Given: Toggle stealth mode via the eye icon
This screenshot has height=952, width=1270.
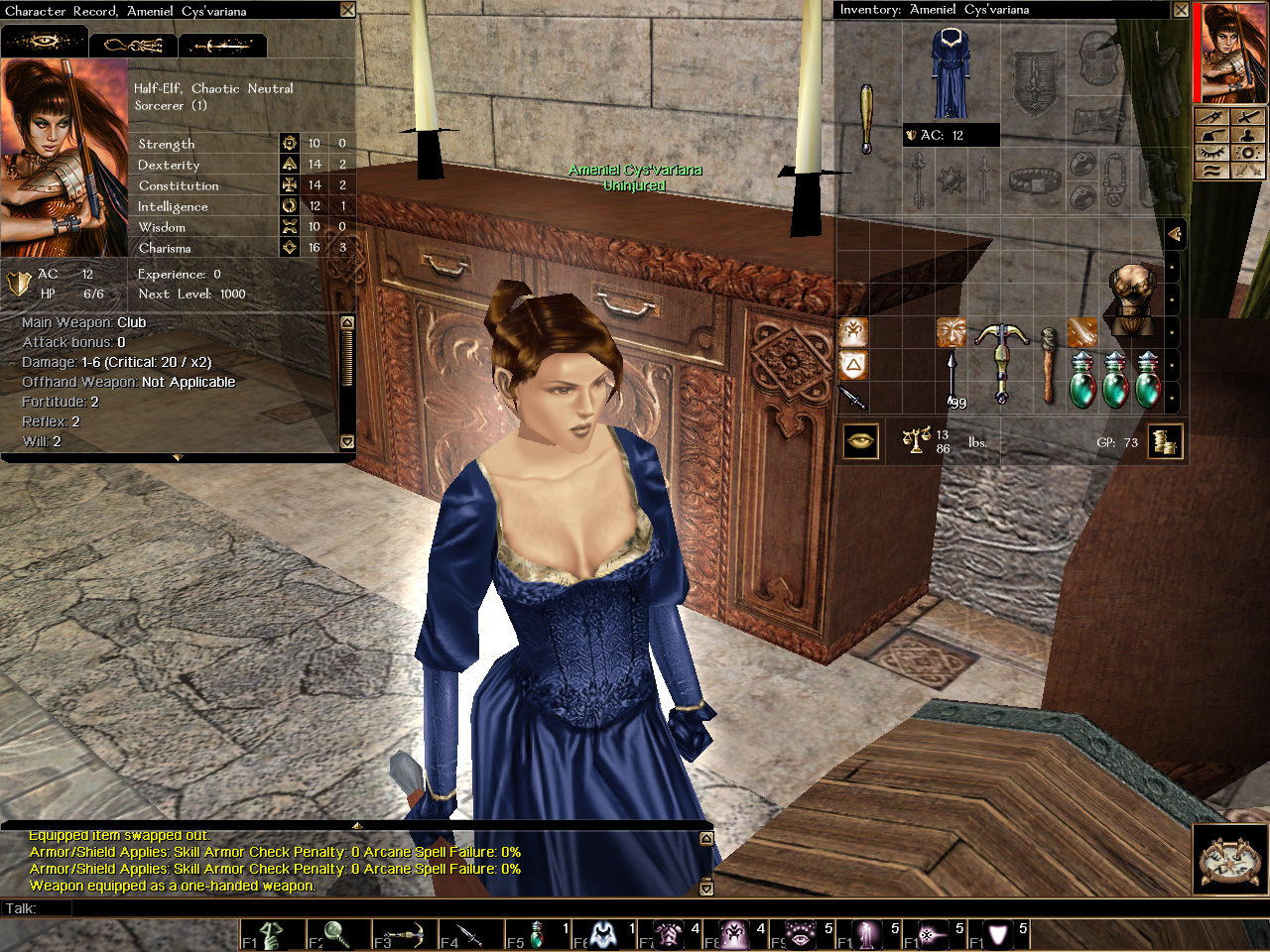Looking at the screenshot, I should pyautogui.click(x=1212, y=154).
